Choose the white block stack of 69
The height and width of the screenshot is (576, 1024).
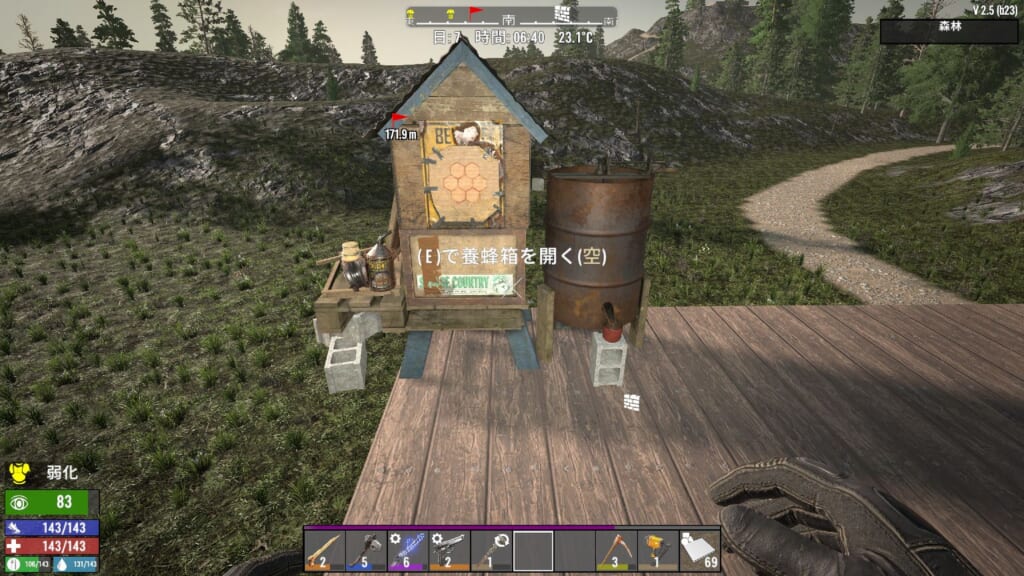pyautogui.click(x=699, y=550)
